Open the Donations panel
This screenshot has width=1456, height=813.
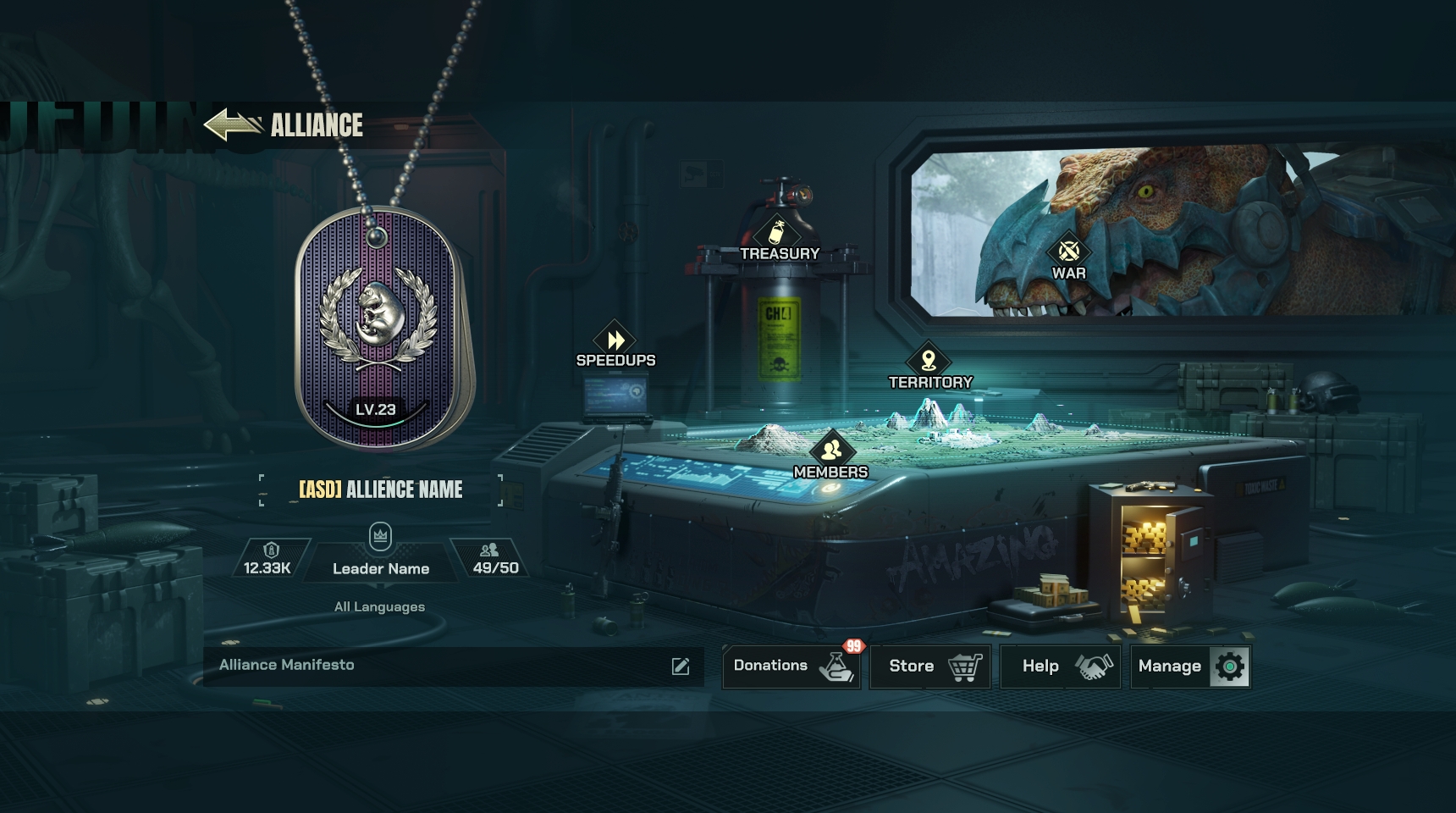791,666
